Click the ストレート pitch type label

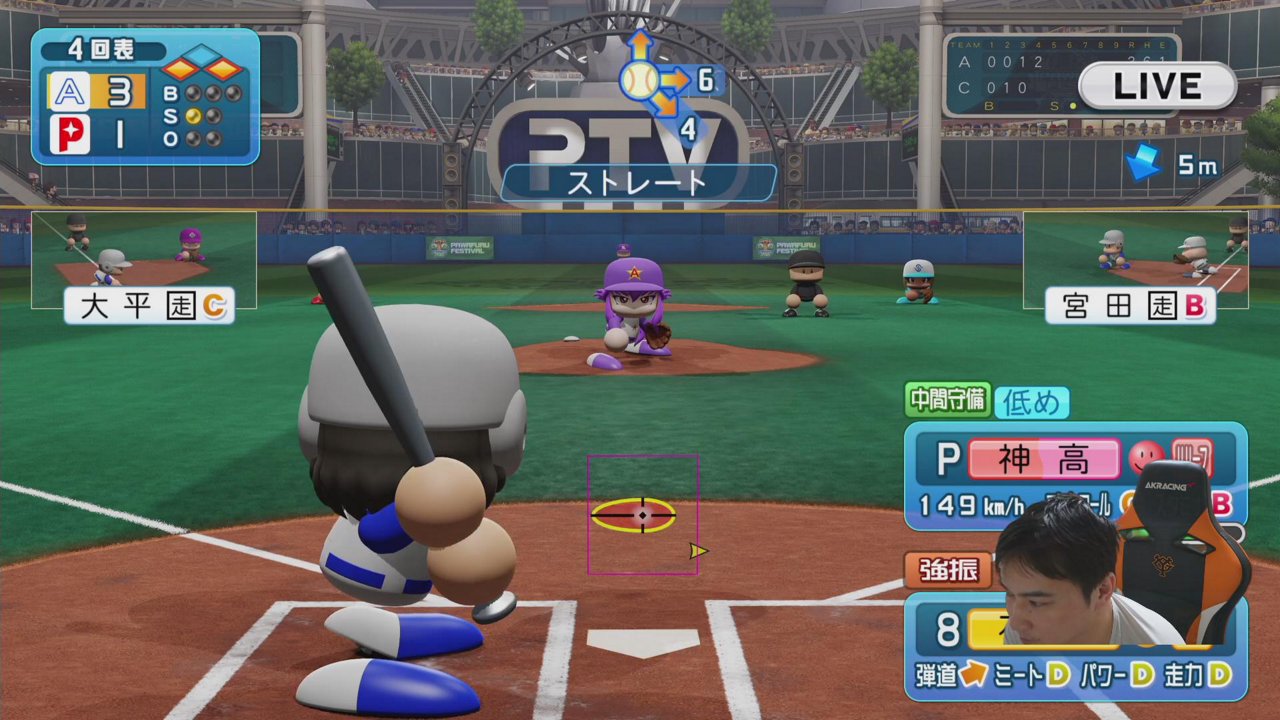638,182
